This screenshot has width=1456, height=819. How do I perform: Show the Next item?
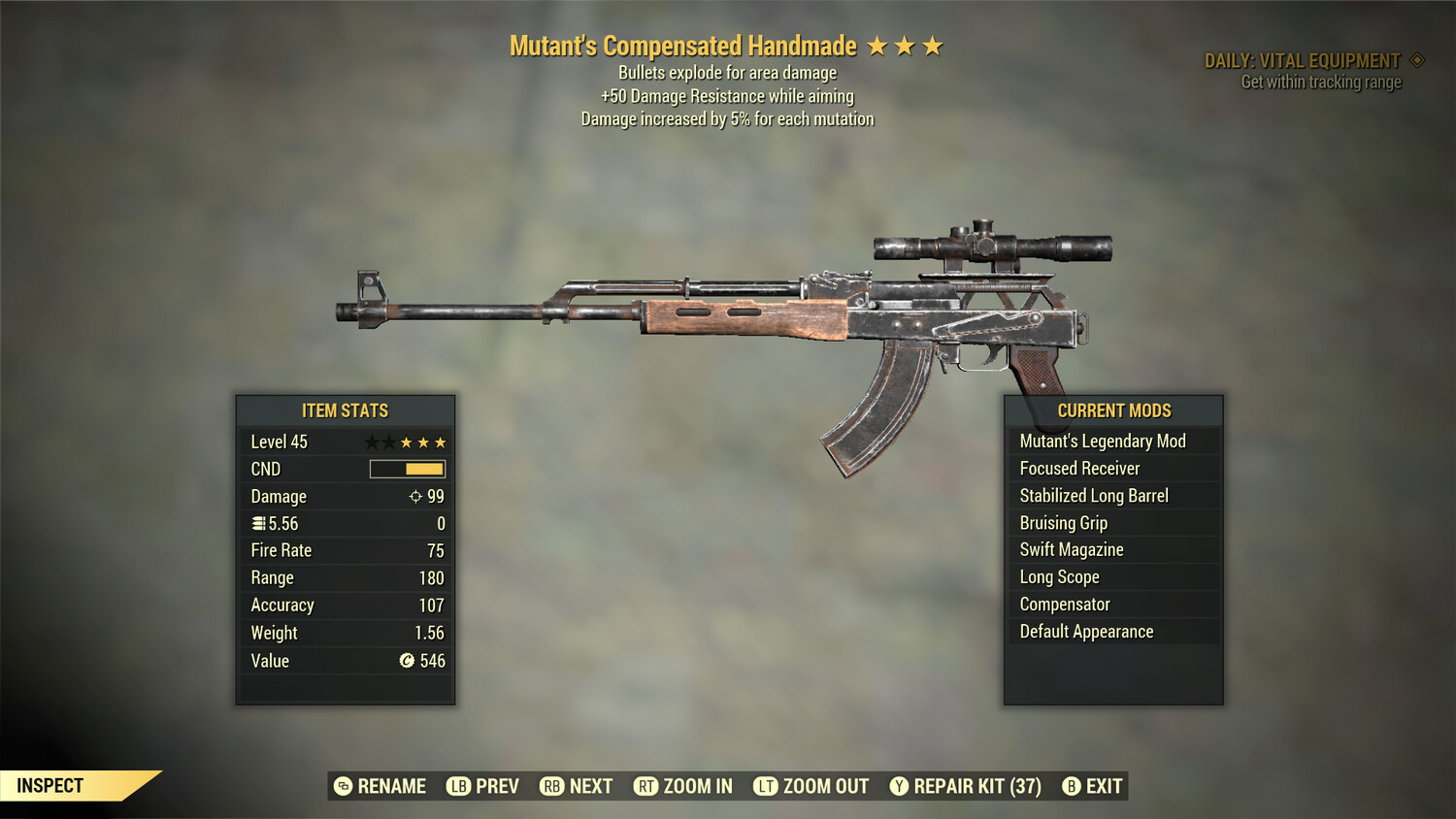pyautogui.click(x=577, y=786)
